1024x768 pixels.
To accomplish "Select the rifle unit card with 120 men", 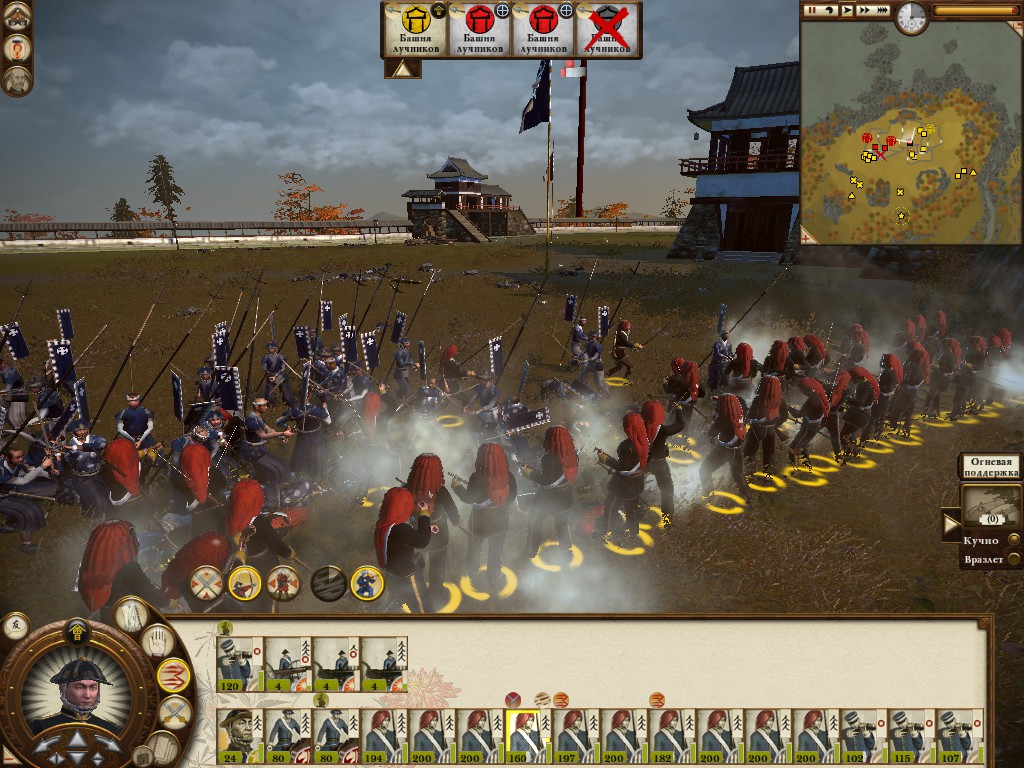I will pyautogui.click(x=240, y=664).
